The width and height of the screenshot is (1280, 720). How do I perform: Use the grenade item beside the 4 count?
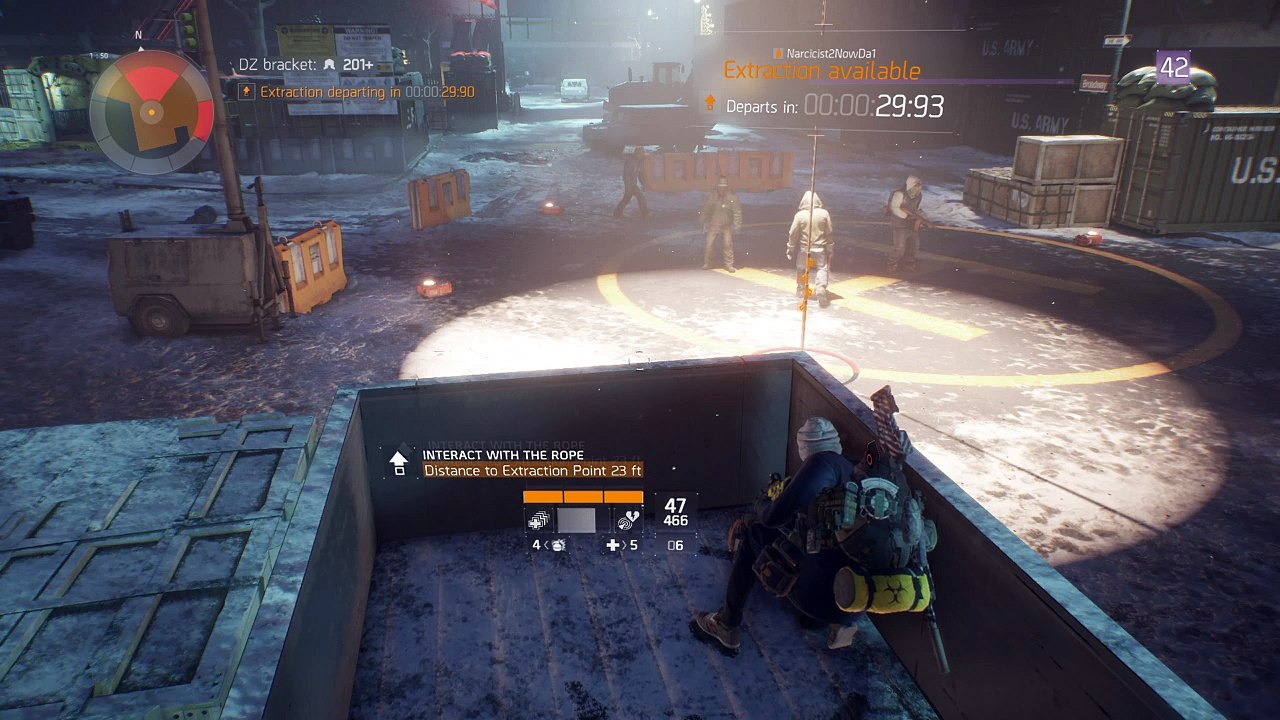point(558,545)
